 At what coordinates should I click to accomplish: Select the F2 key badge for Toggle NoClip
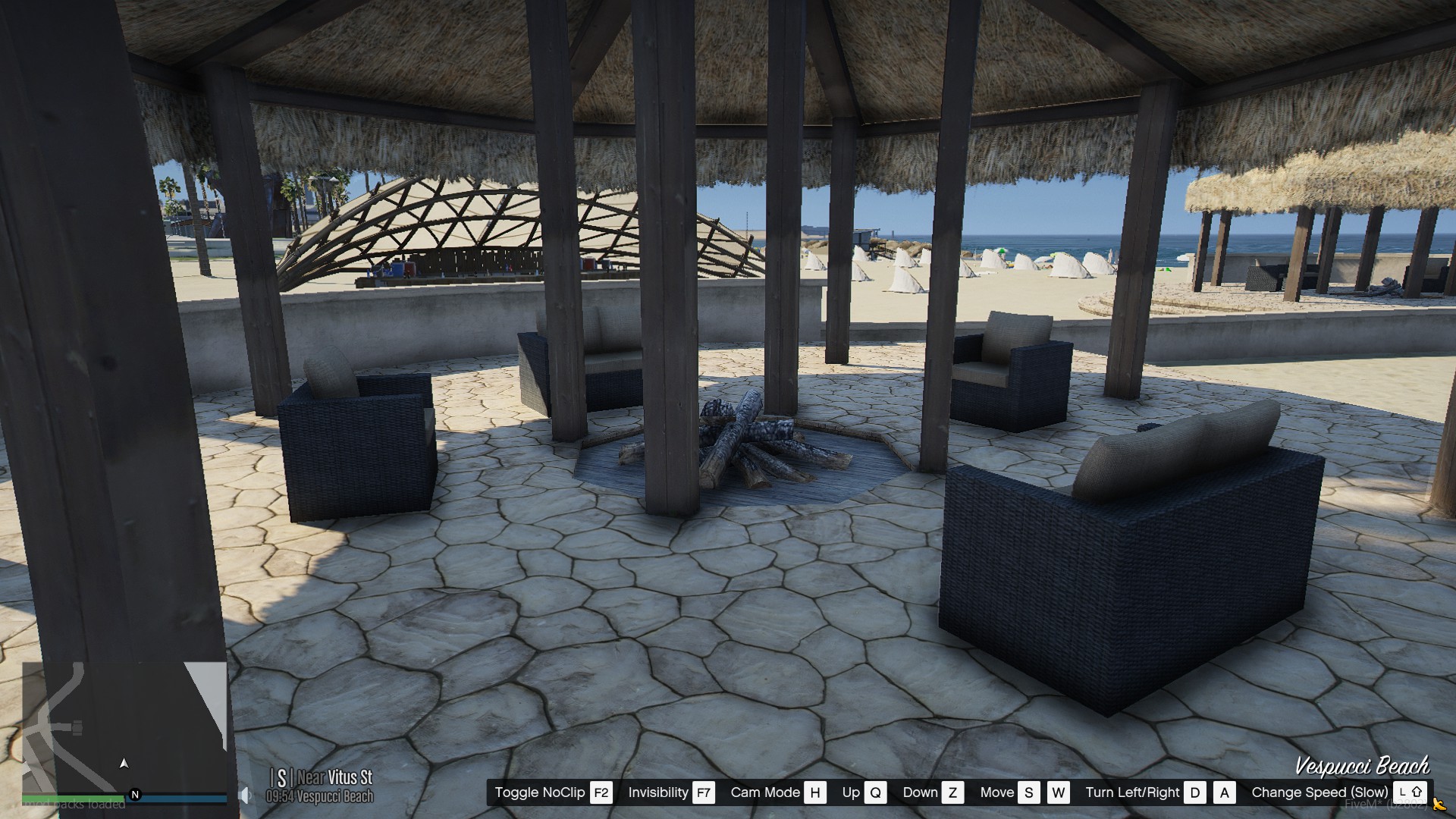point(601,793)
